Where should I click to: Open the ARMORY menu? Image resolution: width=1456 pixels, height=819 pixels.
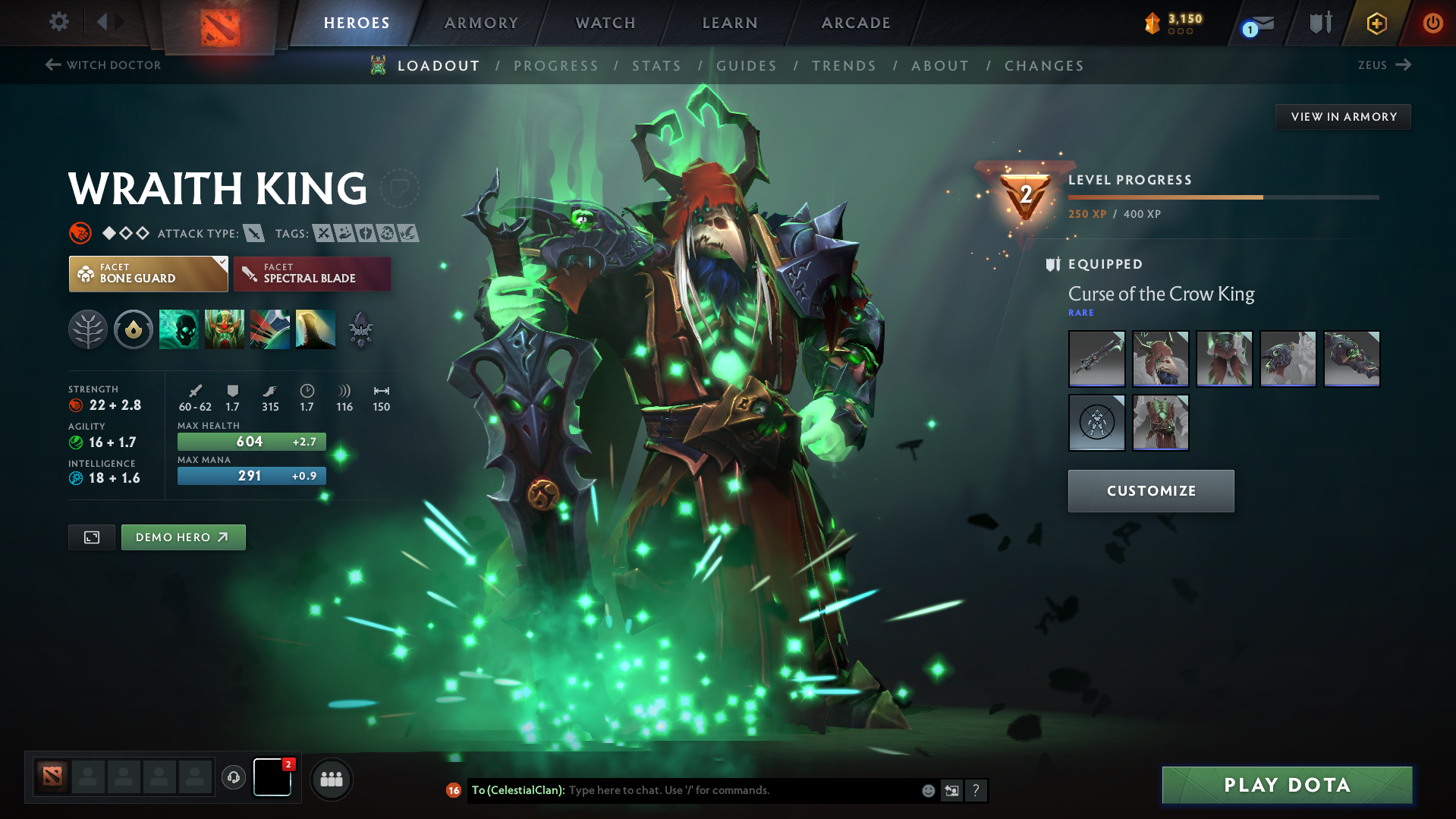click(481, 22)
